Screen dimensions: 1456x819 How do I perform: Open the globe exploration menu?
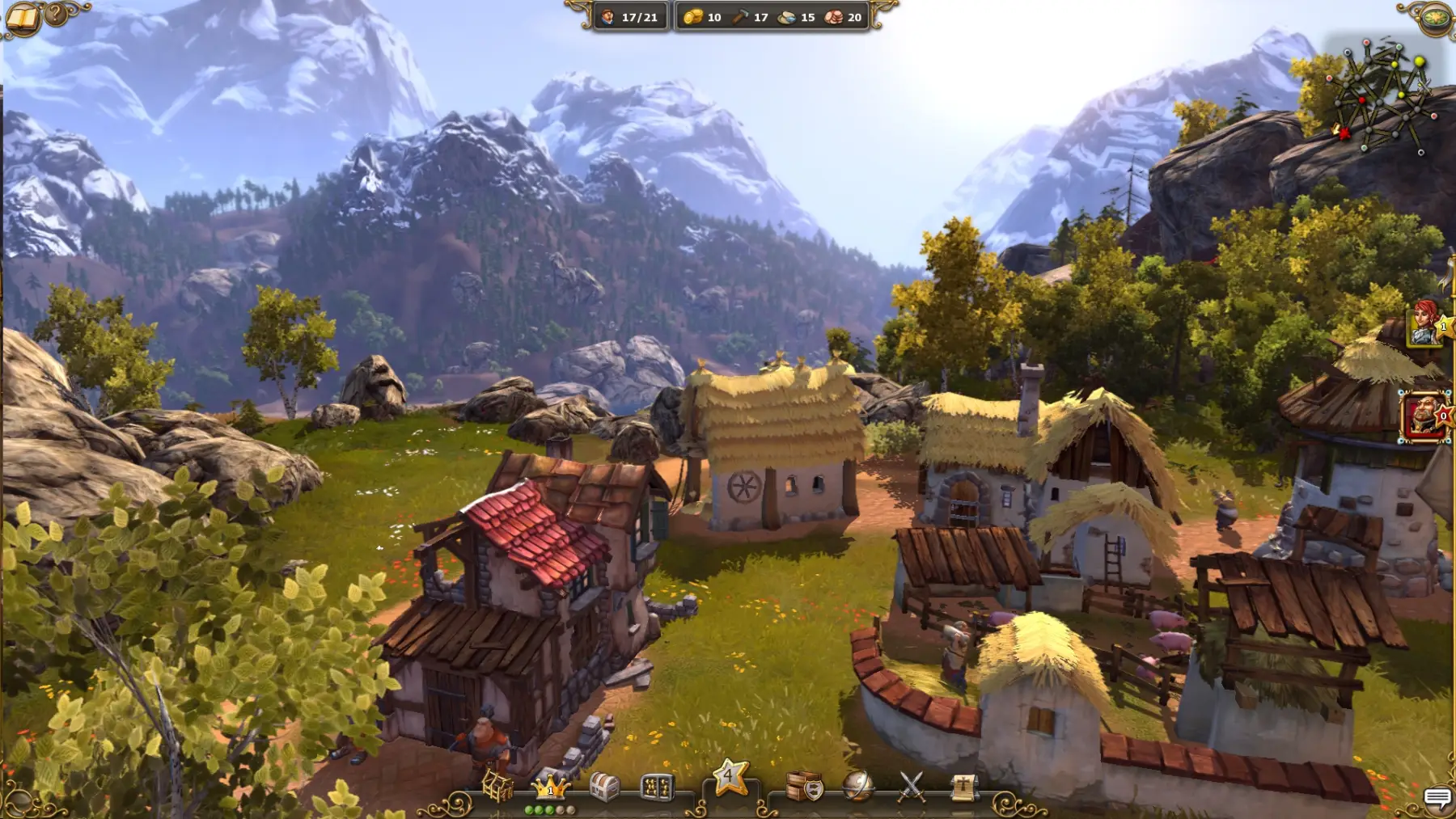(x=857, y=785)
